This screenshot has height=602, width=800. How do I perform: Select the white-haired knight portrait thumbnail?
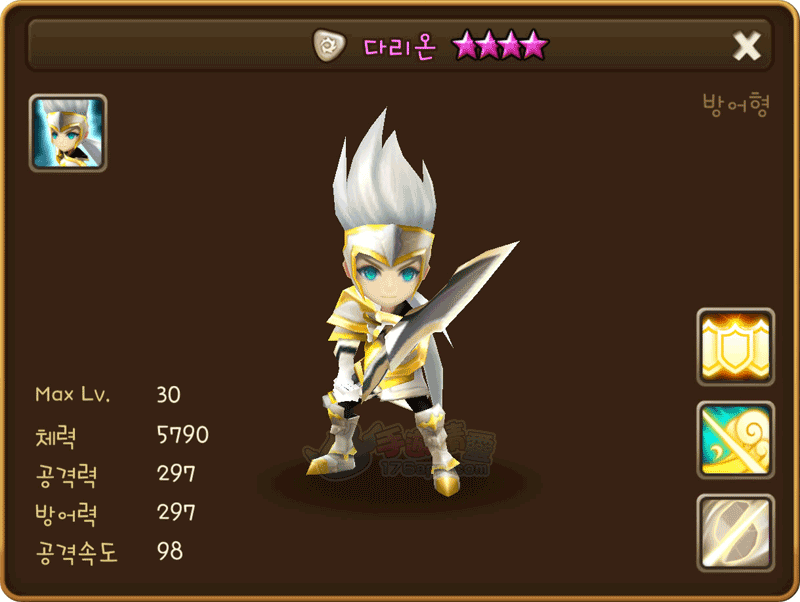[68, 133]
